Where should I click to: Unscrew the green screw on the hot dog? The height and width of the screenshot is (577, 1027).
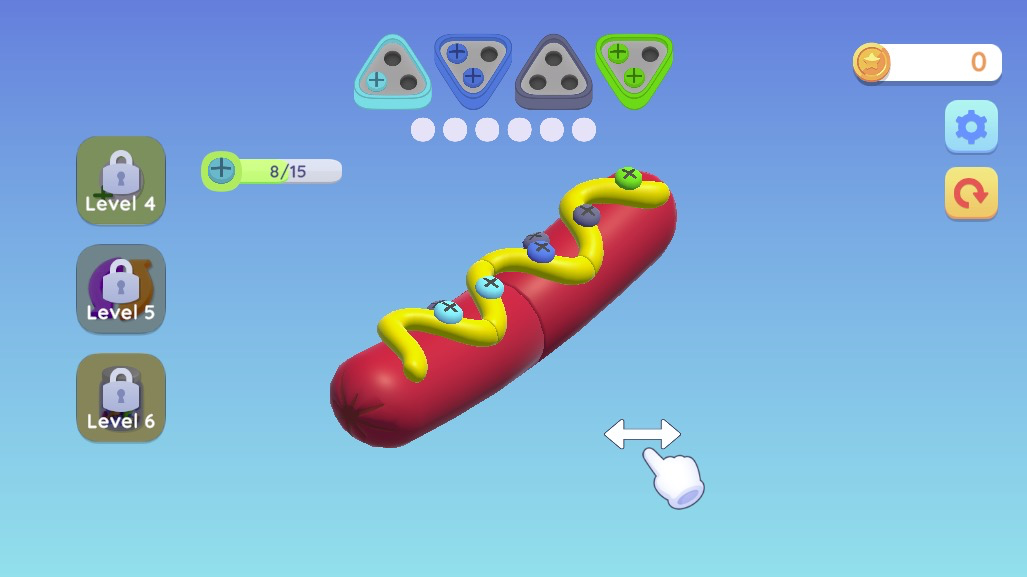point(628,177)
